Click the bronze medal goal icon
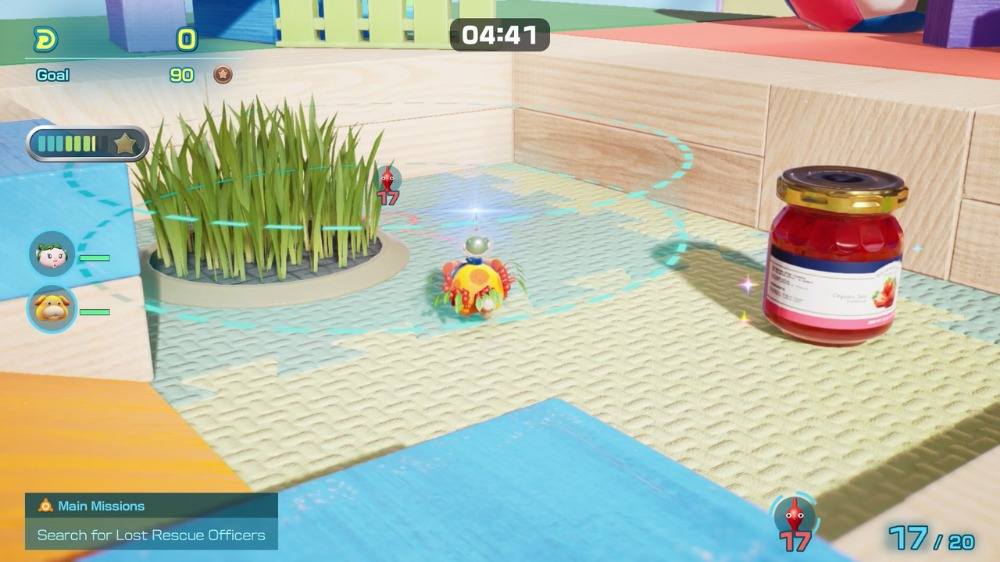Image resolution: width=1000 pixels, height=562 pixels. (223, 75)
